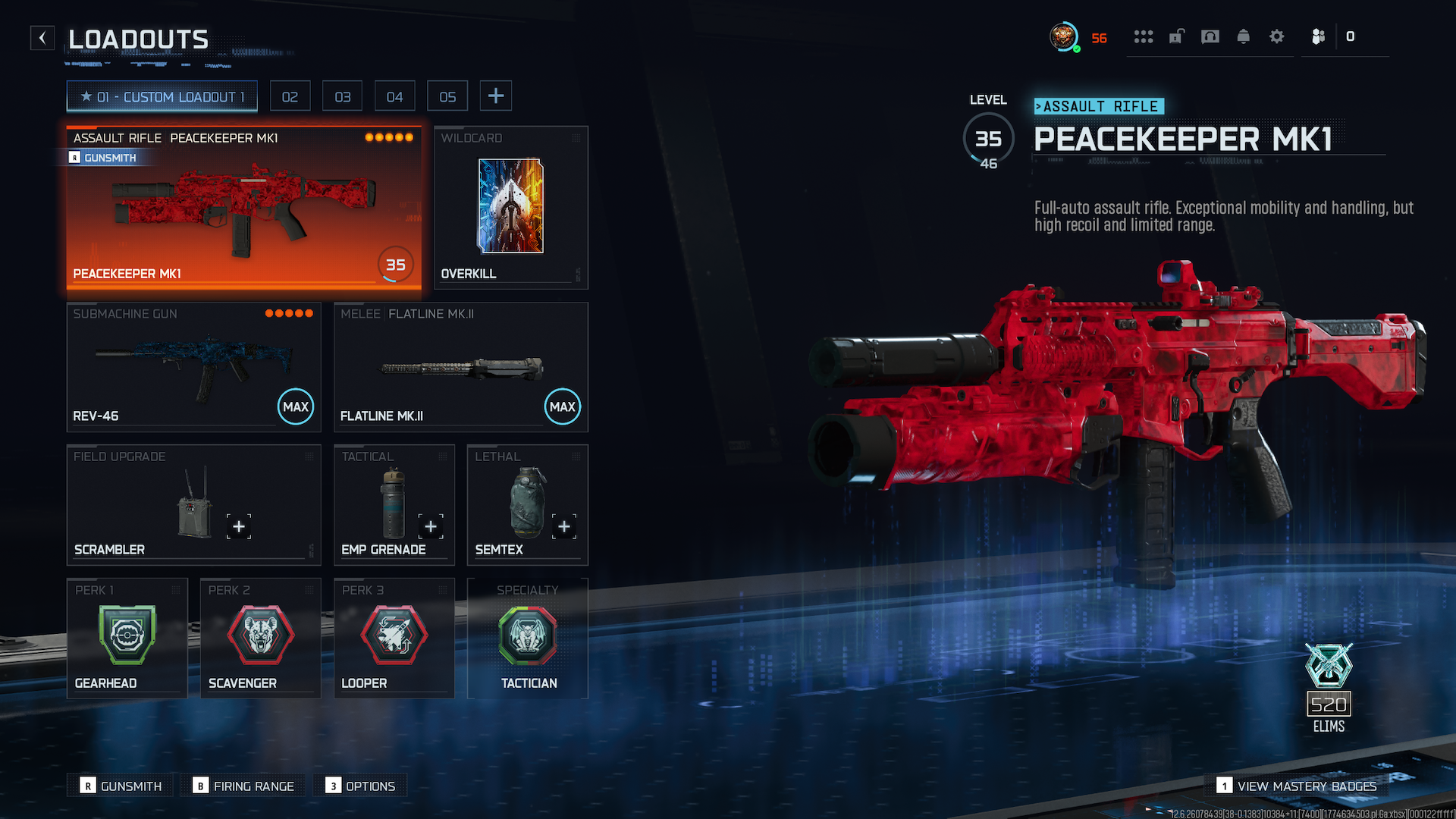
Task: Open the Overkill wildcard slot
Action: pyautogui.click(x=510, y=207)
